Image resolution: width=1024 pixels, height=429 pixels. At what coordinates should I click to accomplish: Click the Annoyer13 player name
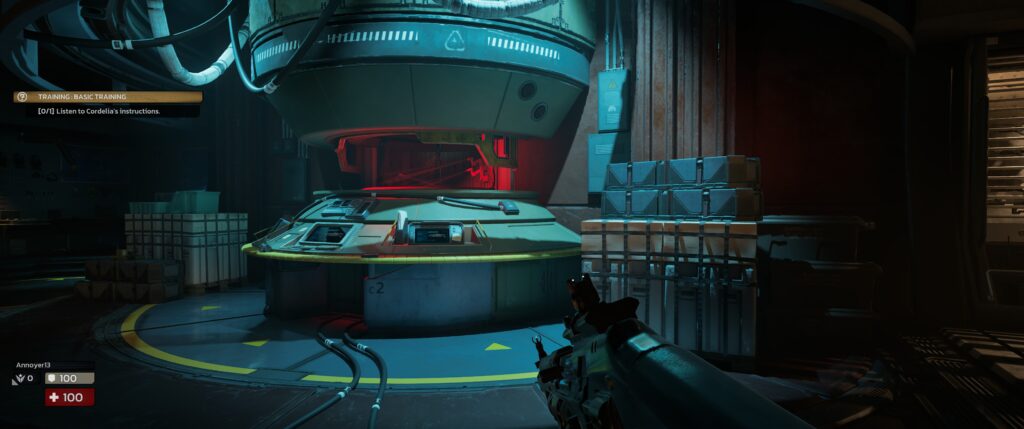point(34,366)
